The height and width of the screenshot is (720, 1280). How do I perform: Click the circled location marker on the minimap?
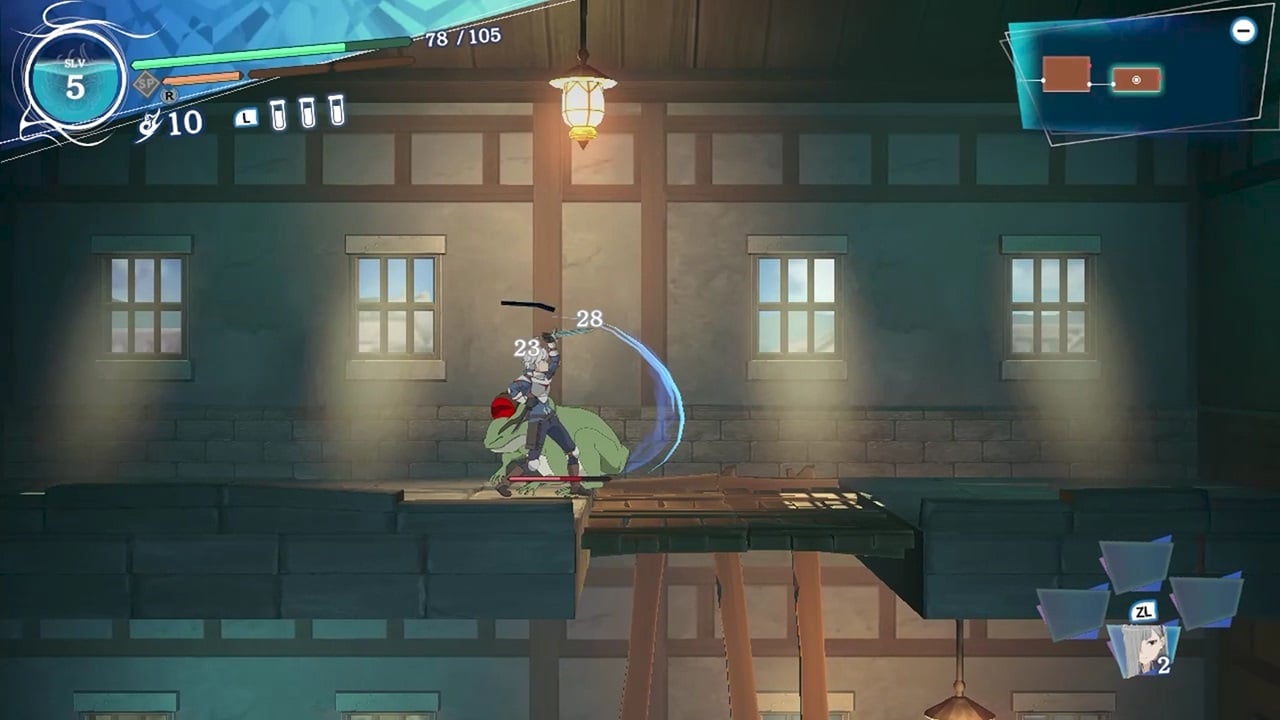(1137, 79)
